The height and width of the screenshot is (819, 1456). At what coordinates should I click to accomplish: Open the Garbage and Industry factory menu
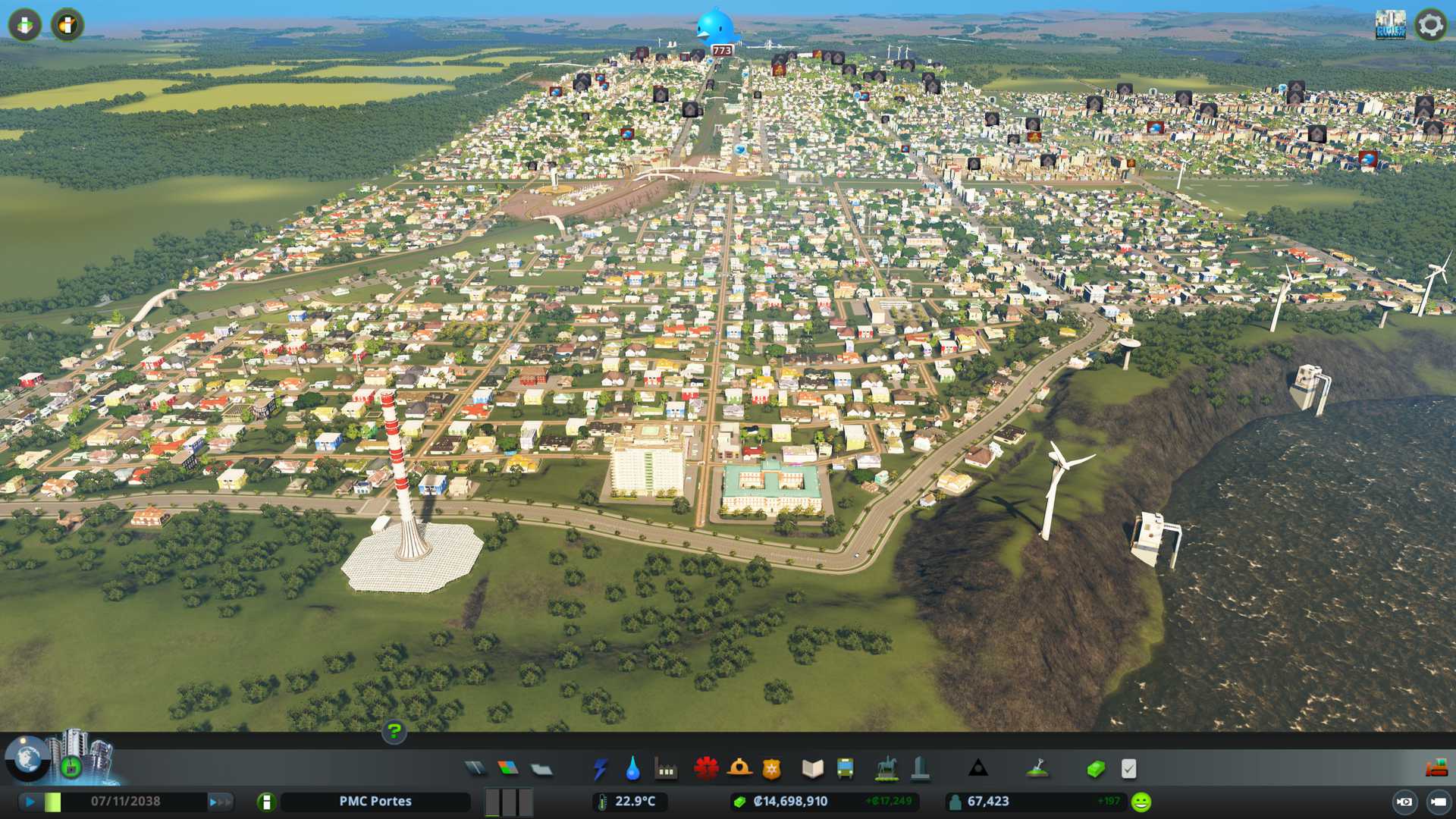(666, 769)
